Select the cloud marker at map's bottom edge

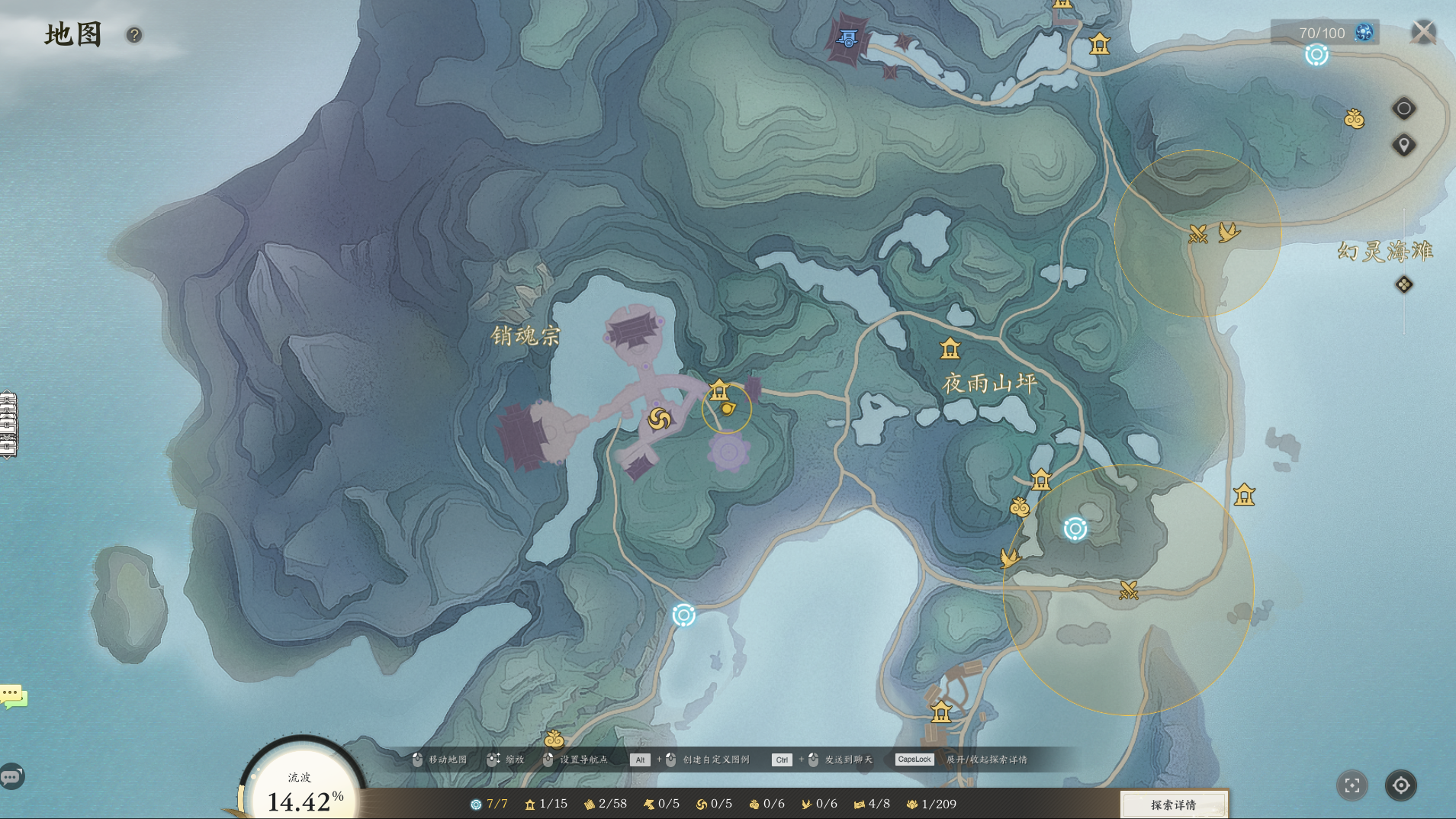[x=554, y=739]
